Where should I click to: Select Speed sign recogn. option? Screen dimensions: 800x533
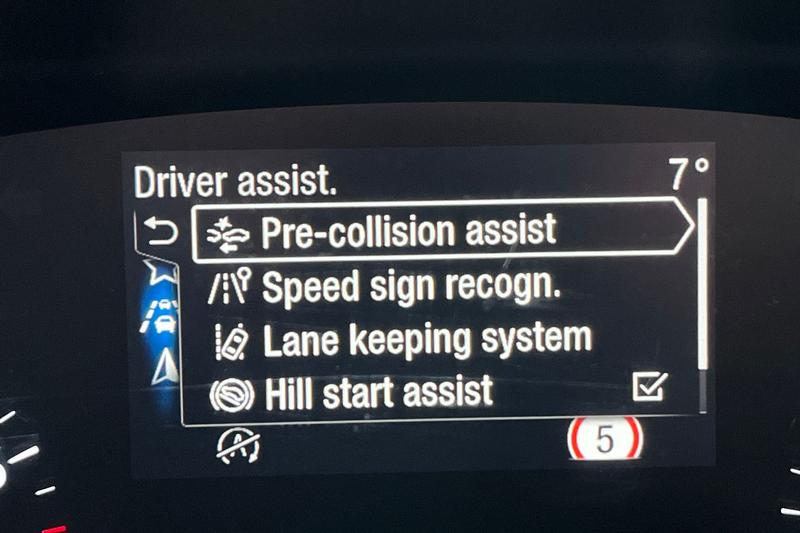(x=410, y=287)
